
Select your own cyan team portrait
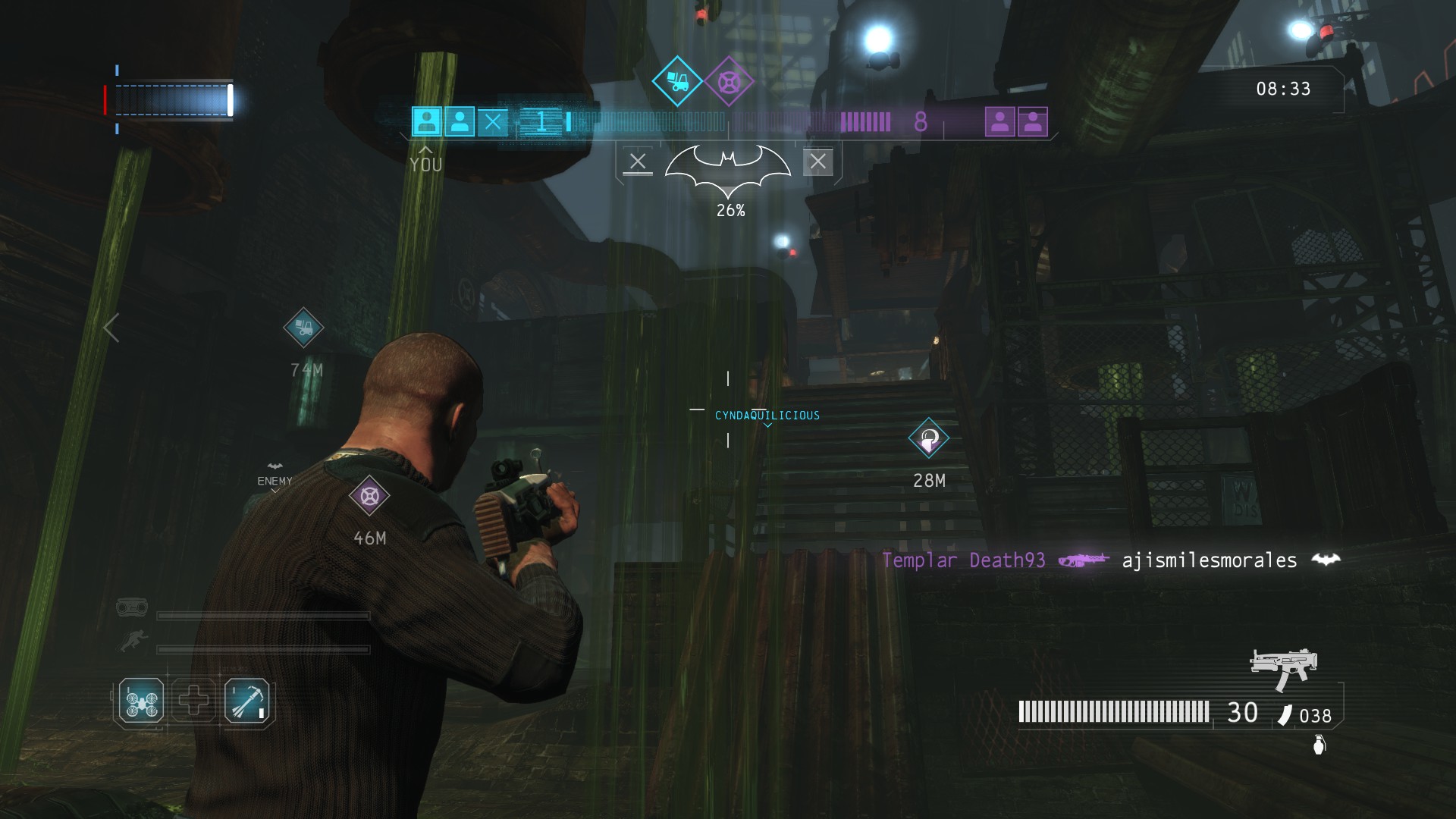coord(426,121)
